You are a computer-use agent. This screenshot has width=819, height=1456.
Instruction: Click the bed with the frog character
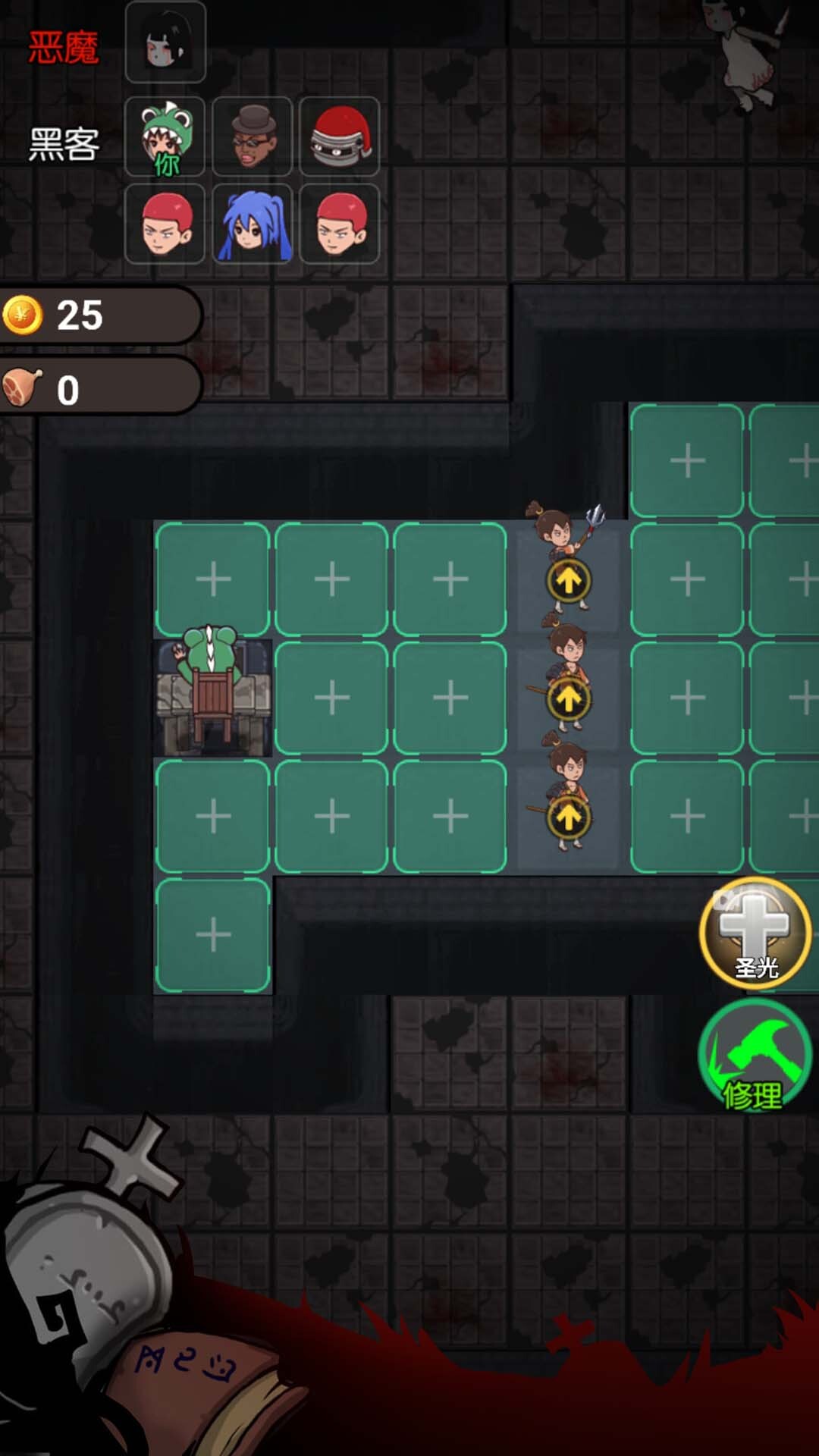click(x=213, y=698)
